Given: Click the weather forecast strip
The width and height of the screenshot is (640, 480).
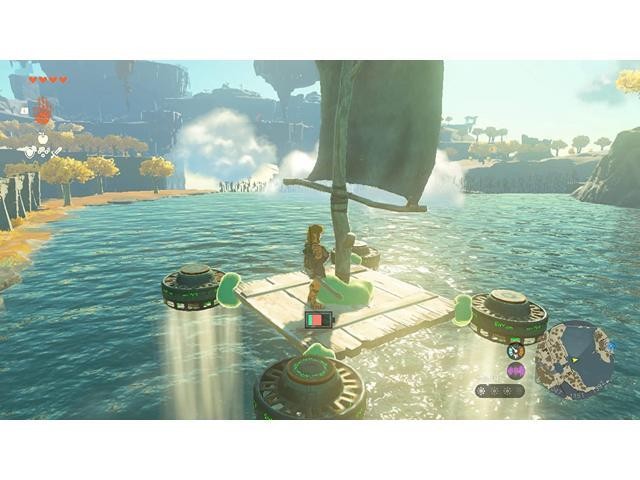Looking at the screenshot, I should (x=498, y=390).
